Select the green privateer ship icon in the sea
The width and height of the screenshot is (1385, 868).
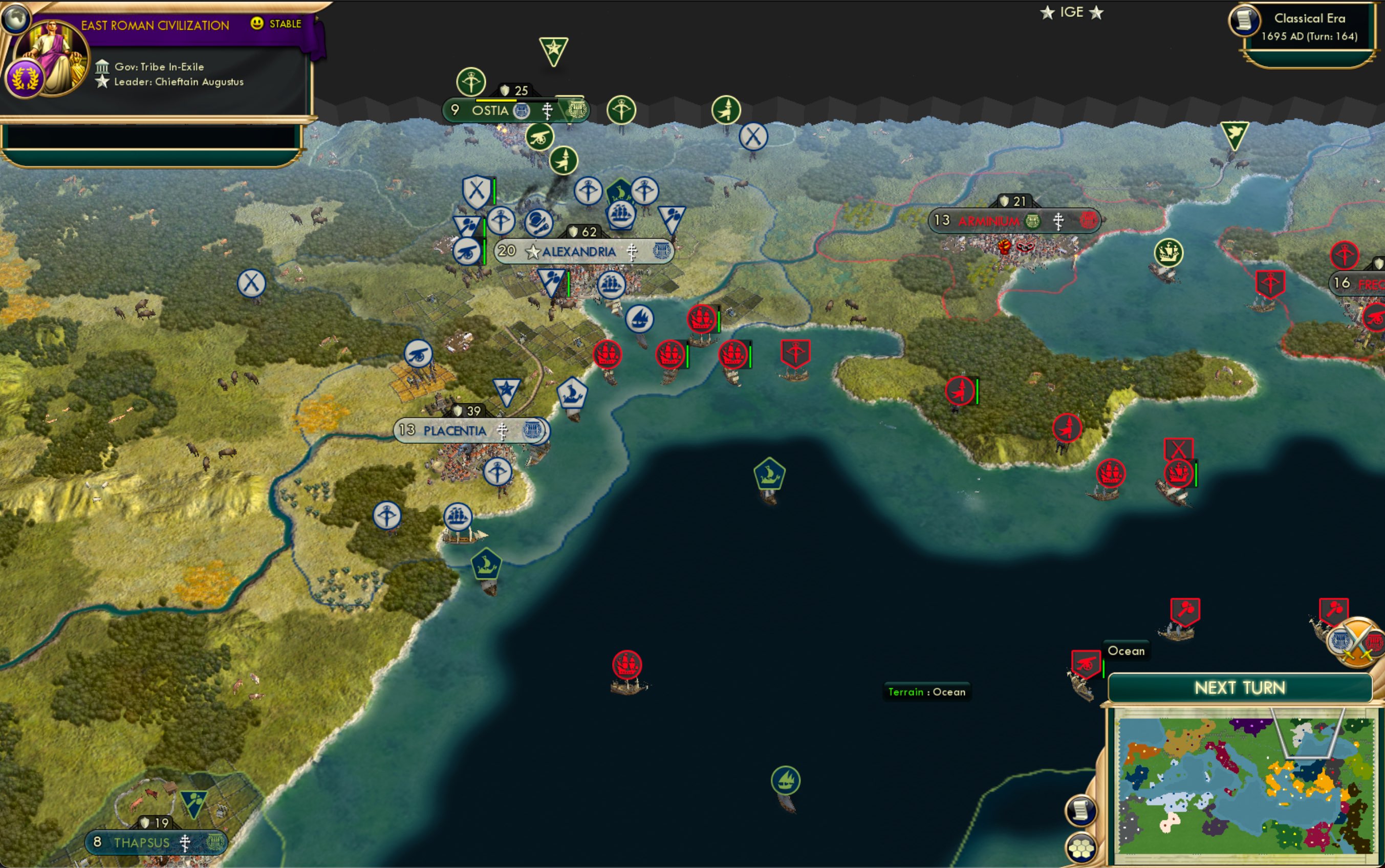(x=771, y=474)
